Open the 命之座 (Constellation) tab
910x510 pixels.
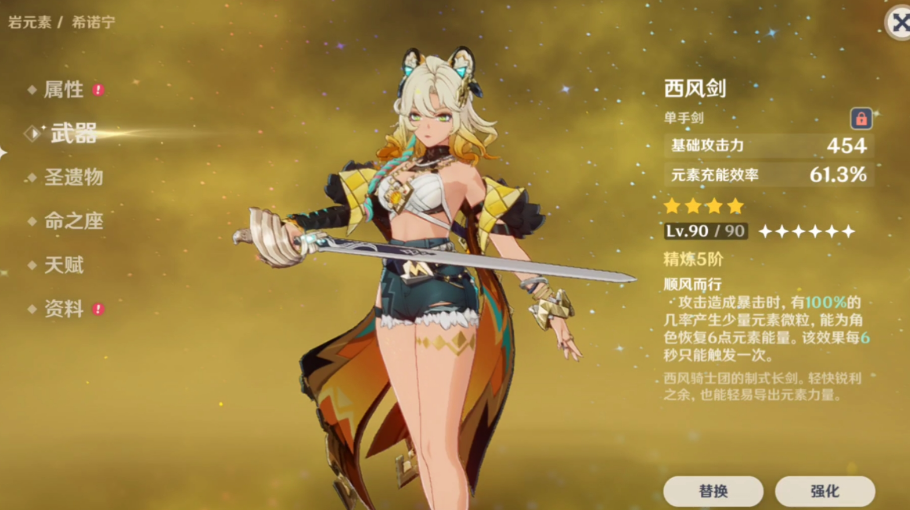73,221
